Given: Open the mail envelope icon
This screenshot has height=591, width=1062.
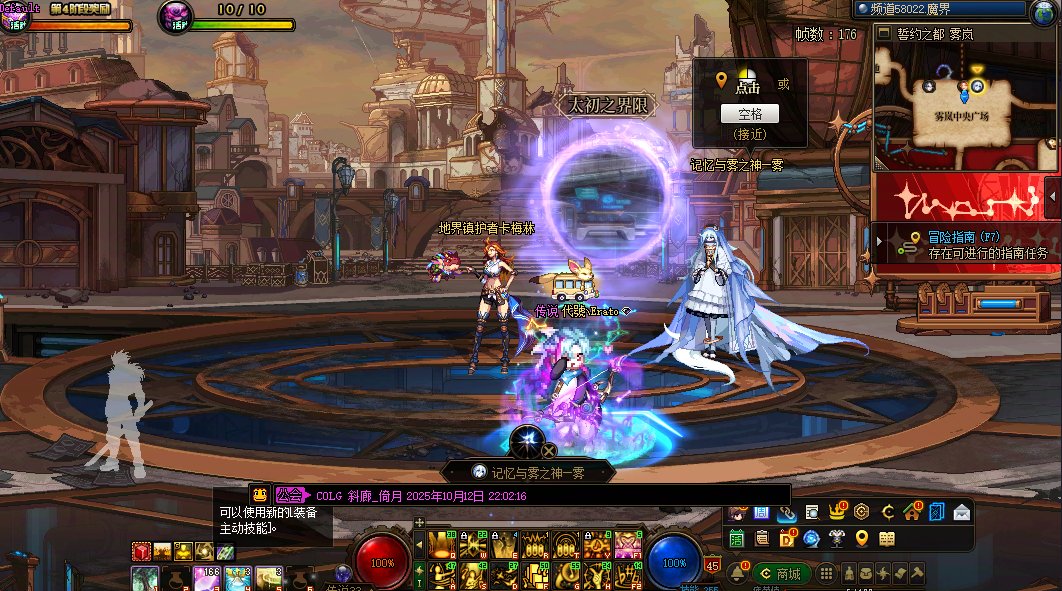Looking at the screenshot, I should (x=961, y=512).
